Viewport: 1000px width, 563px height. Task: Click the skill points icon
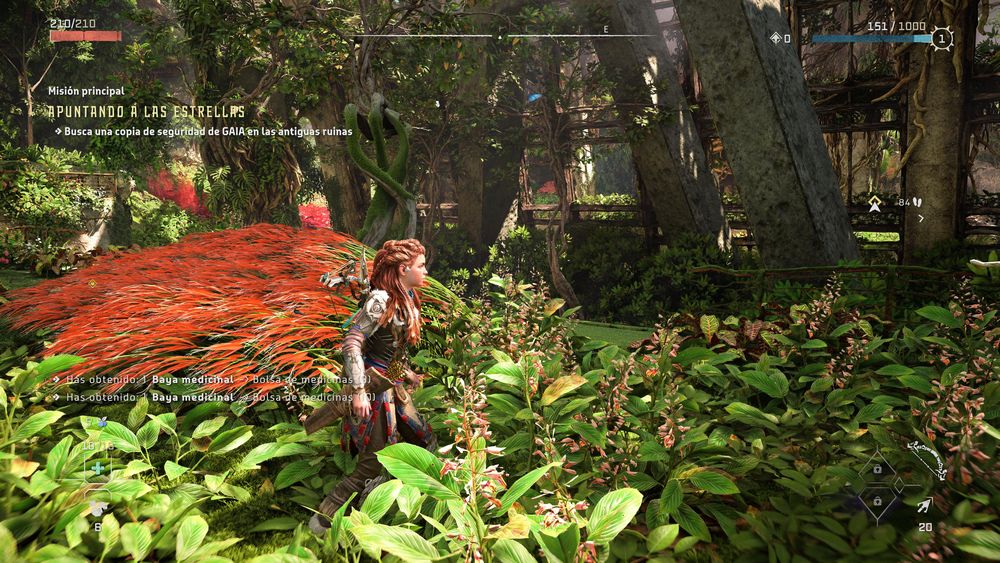pos(776,39)
